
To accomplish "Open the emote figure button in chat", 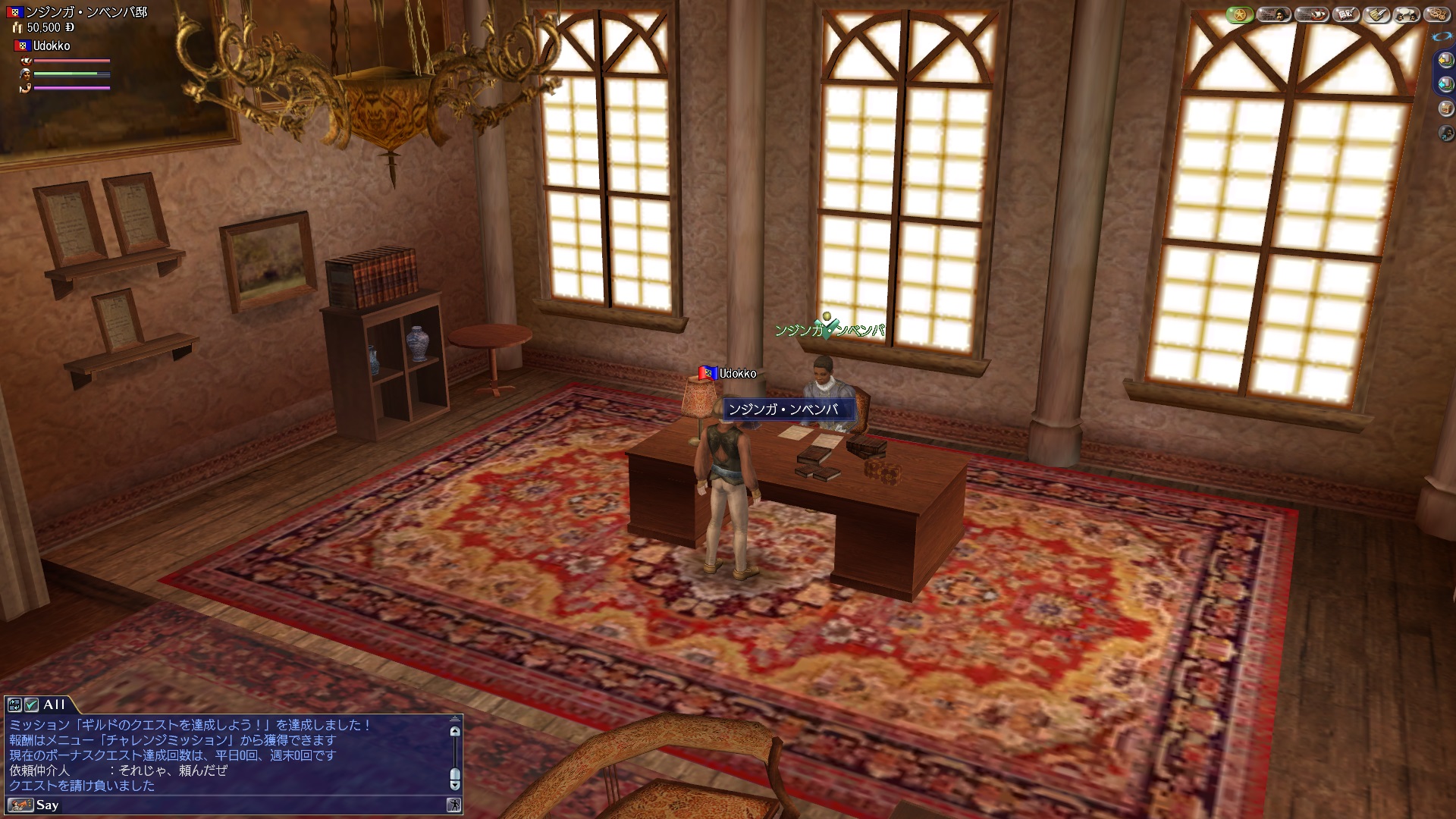I will pyautogui.click(x=453, y=805).
